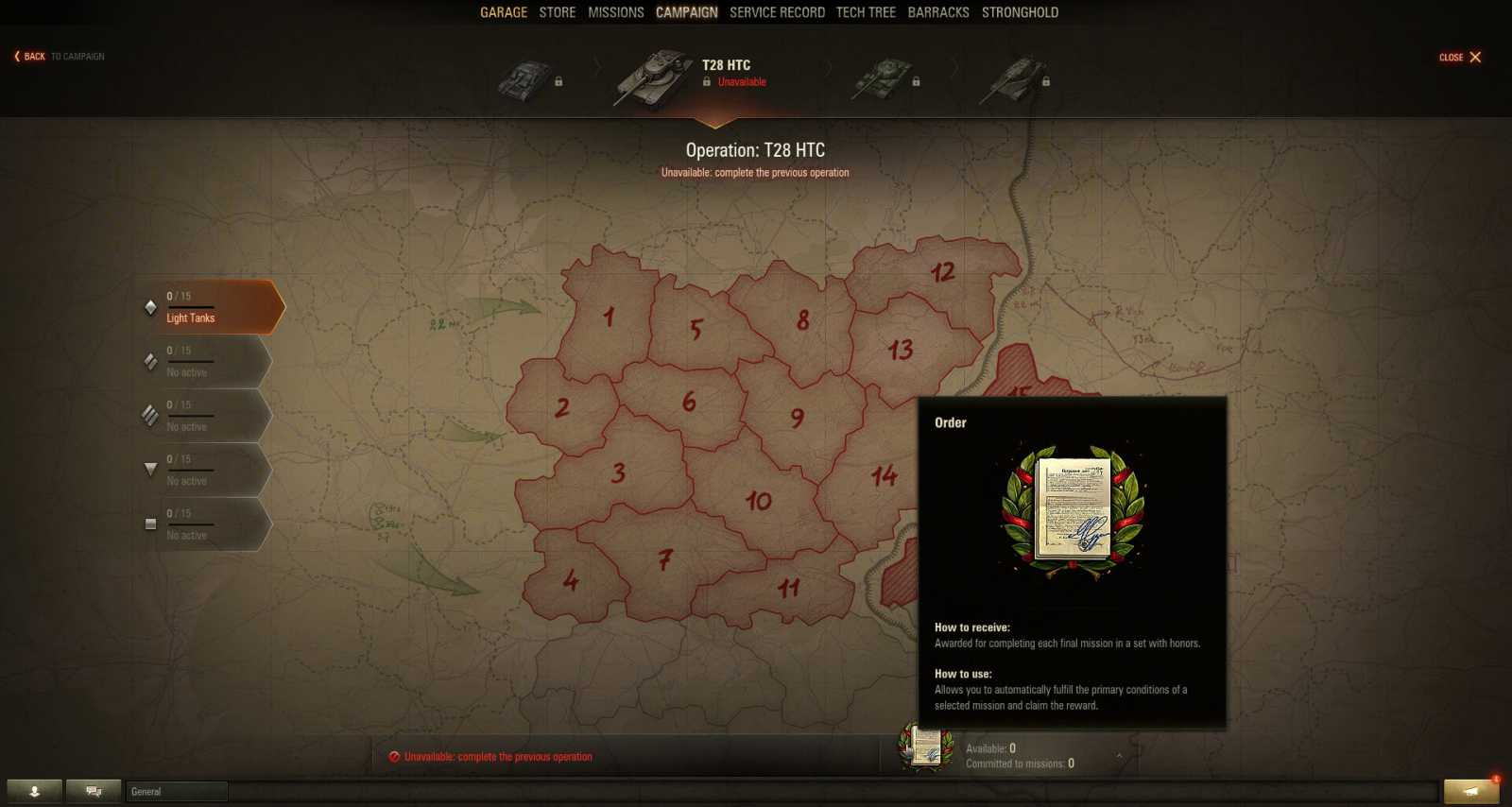Image resolution: width=1512 pixels, height=807 pixels.
Task: Select the Light Tanks mission branch icon
Action: click(151, 307)
